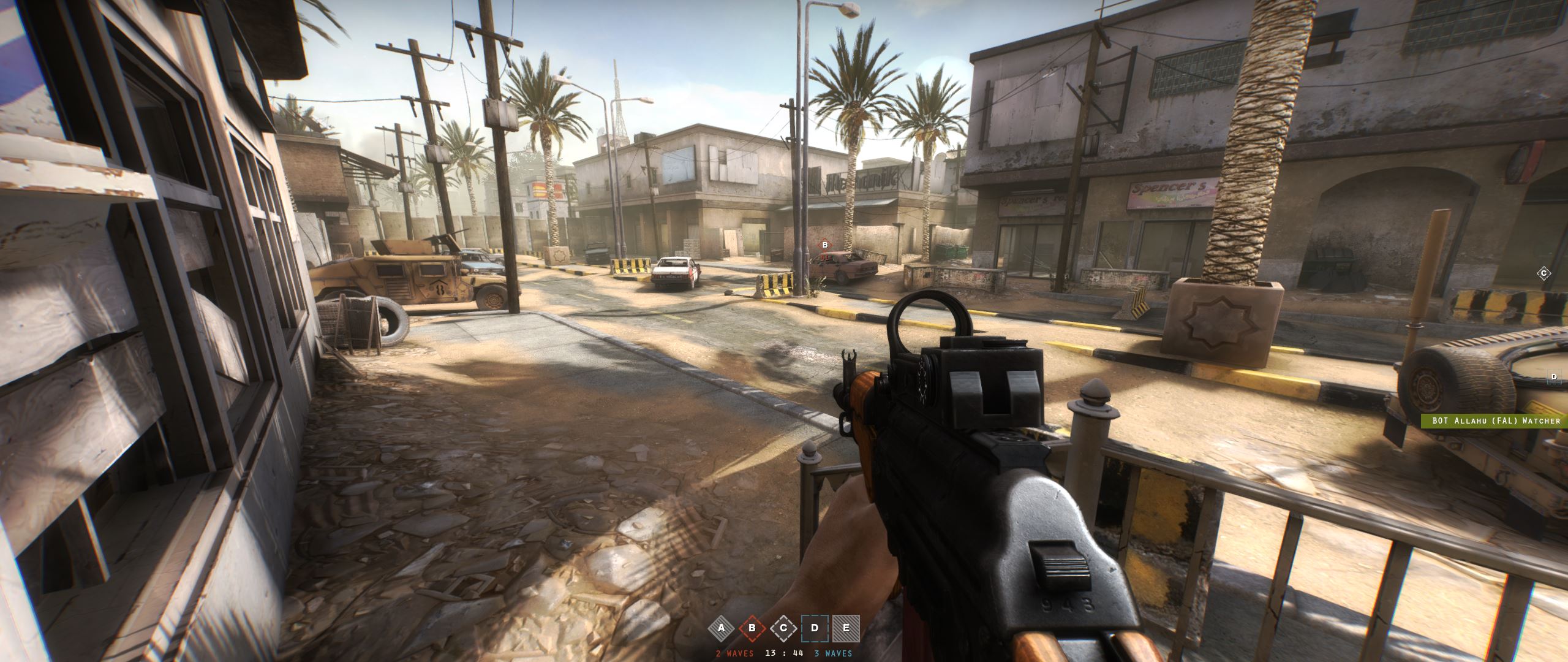Screen dimensions: 1568x662
Task: Select objective A icon in bottom bar
Action: (x=721, y=628)
